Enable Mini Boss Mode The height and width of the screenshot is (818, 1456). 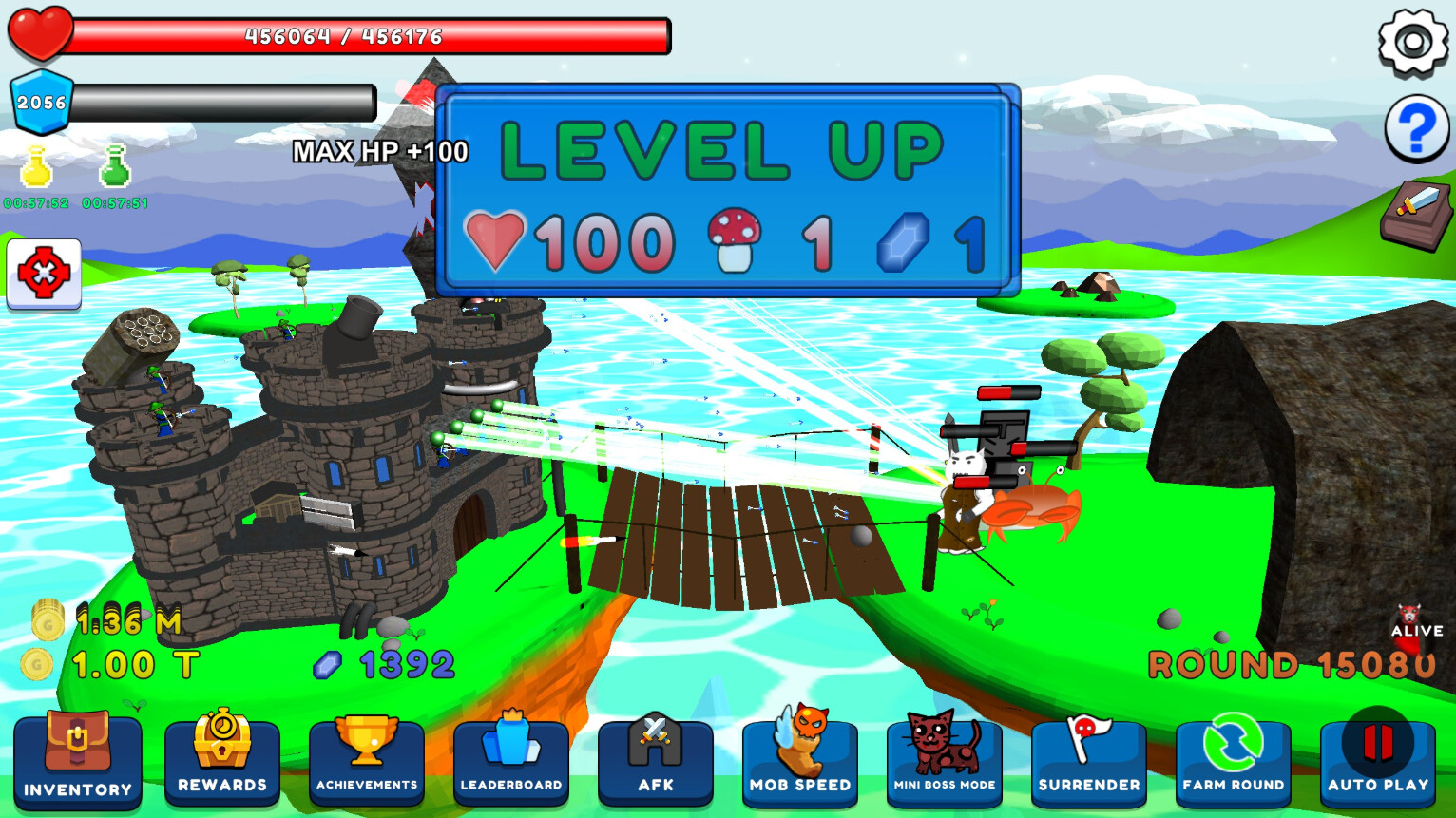tap(945, 760)
